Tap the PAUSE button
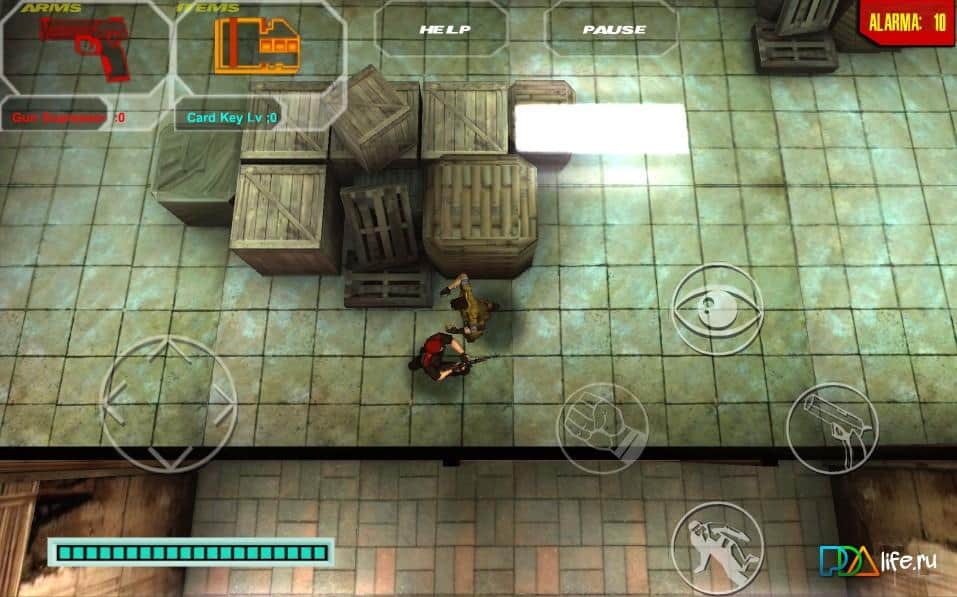The image size is (957, 597). [x=613, y=29]
